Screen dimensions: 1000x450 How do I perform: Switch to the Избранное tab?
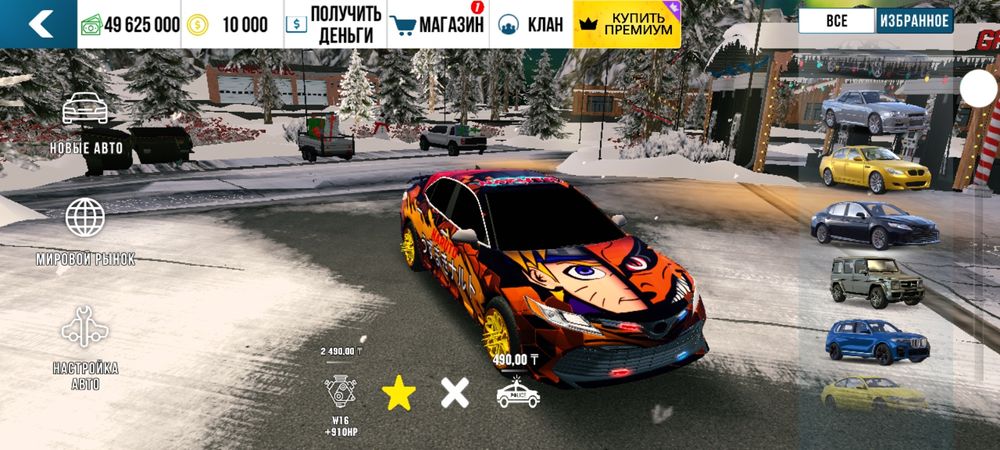pyautogui.click(x=914, y=21)
